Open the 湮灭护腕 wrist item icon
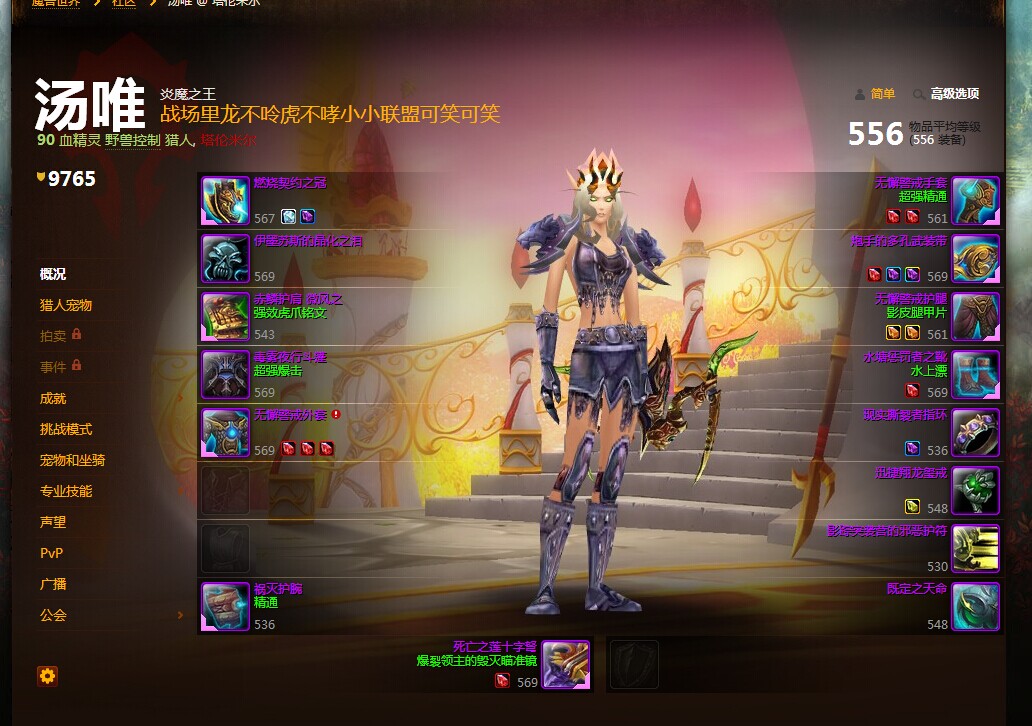1032x726 pixels. (x=225, y=607)
